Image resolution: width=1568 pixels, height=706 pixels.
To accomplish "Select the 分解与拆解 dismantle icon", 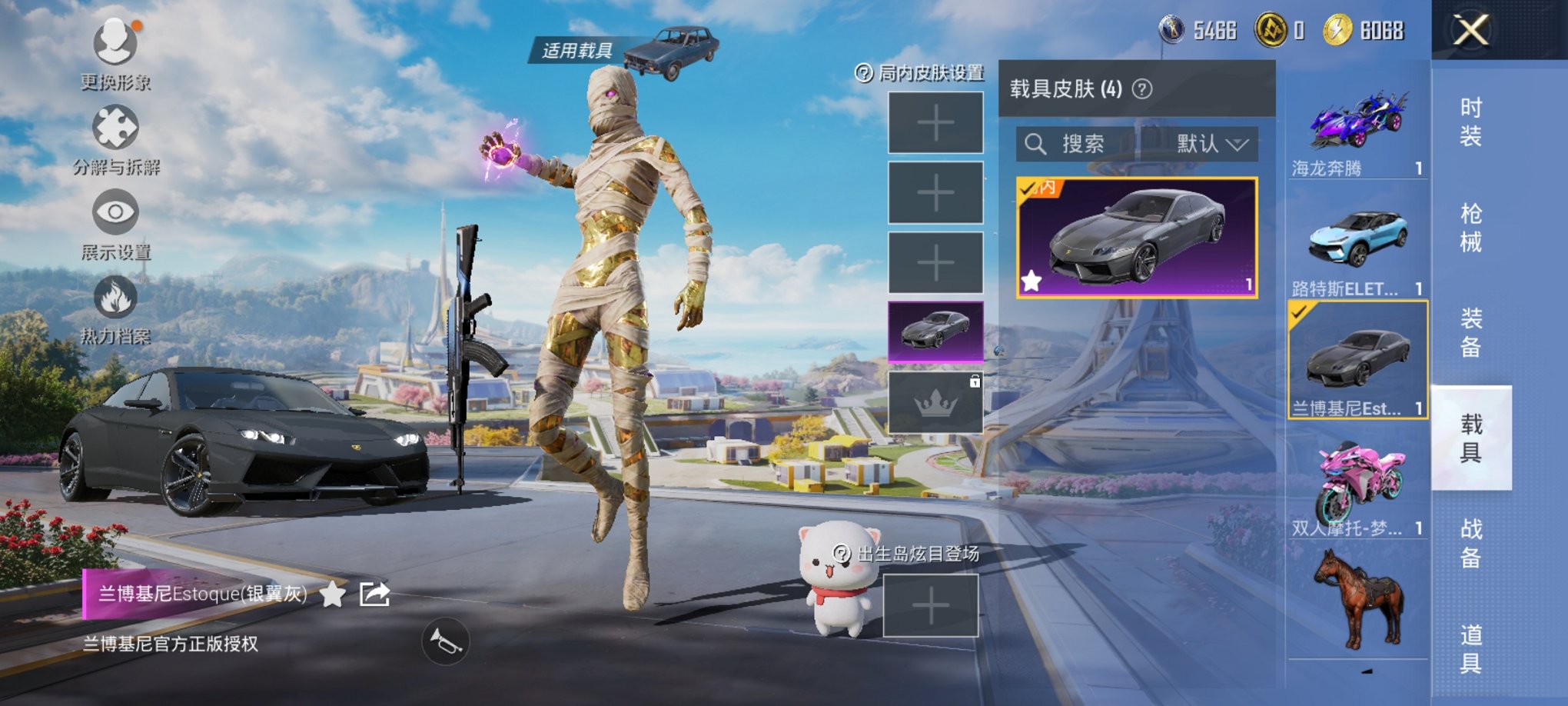I will tap(114, 125).
